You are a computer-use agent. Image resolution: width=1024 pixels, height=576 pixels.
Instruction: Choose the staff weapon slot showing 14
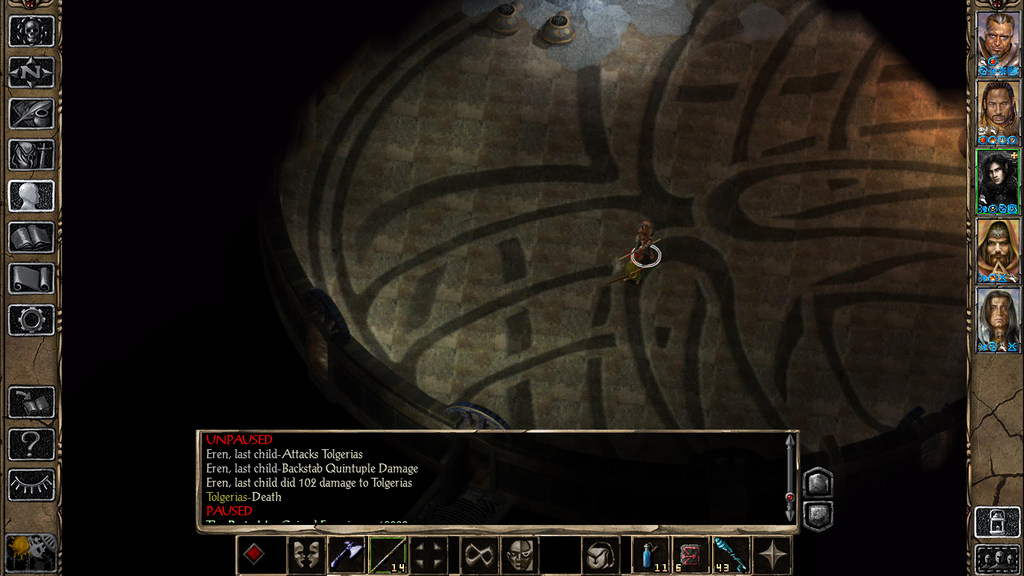387,555
